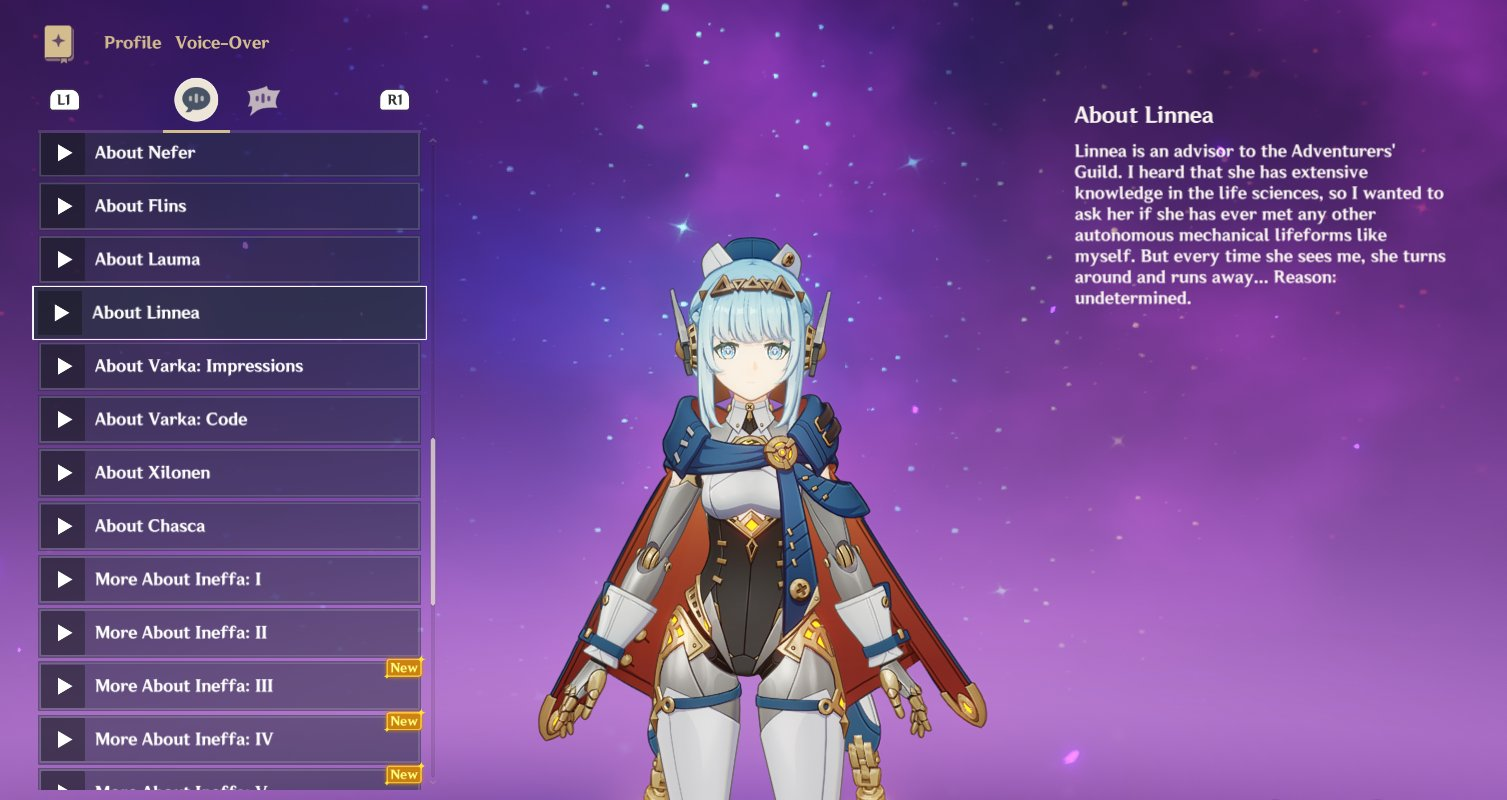Select the "More About Ineffa: III" entry
The height and width of the screenshot is (800, 1507).
(230, 686)
